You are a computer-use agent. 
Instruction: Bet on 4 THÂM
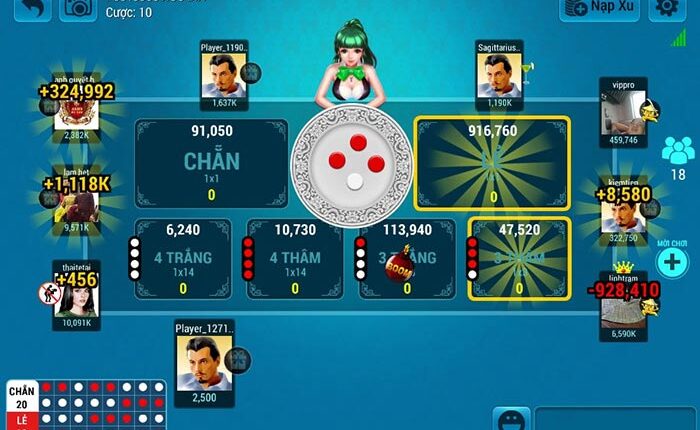[x=294, y=260]
